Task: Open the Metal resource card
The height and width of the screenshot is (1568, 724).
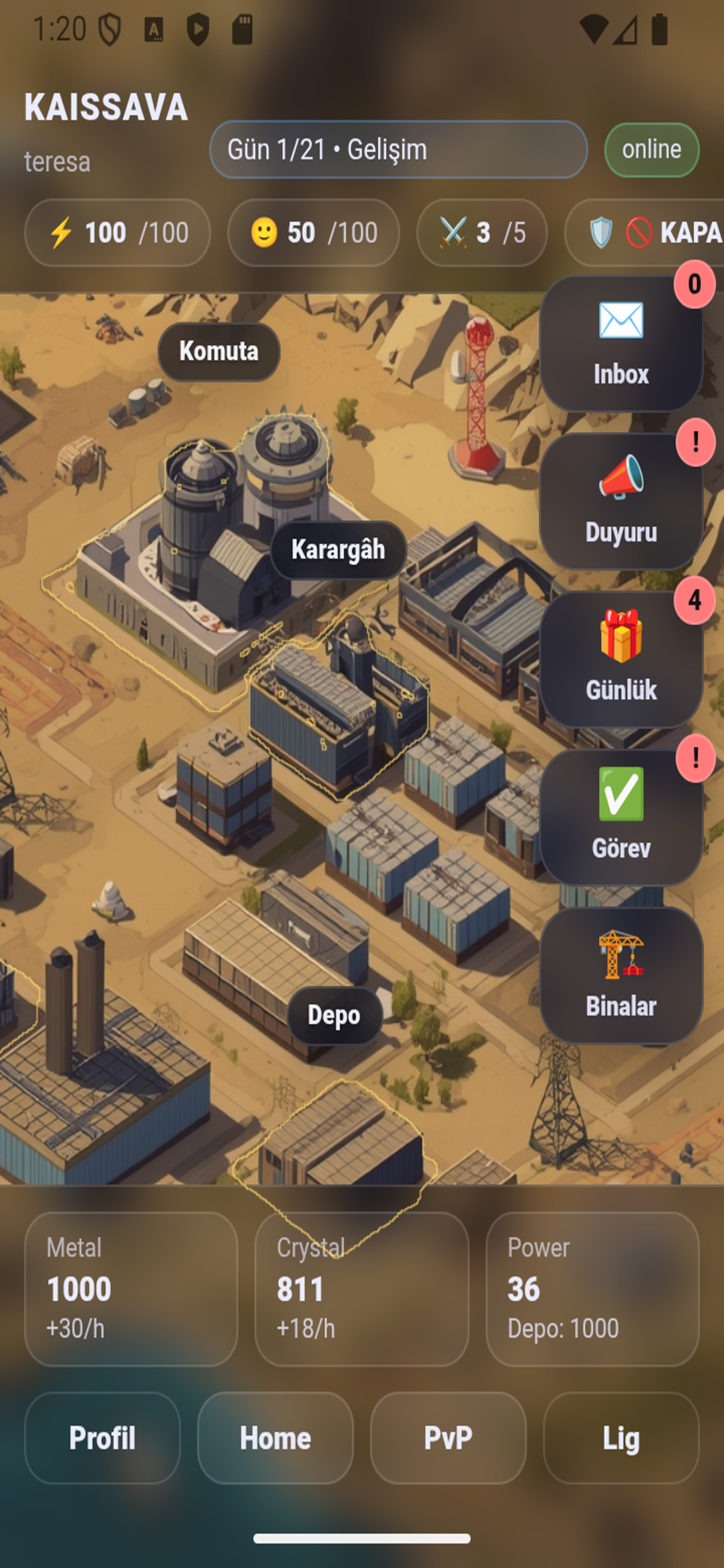Action: [131, 1289]
